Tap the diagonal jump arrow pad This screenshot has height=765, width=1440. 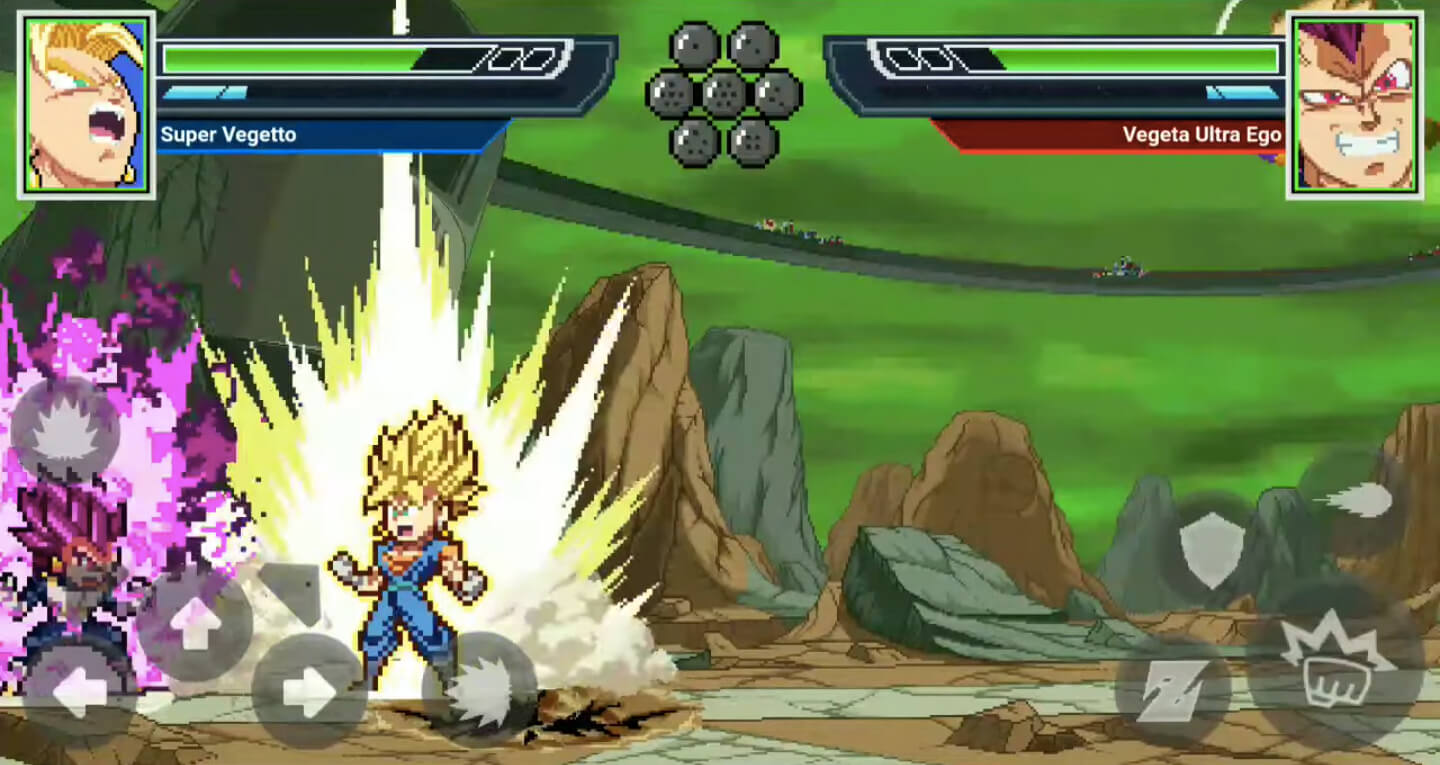coord(290,590)
